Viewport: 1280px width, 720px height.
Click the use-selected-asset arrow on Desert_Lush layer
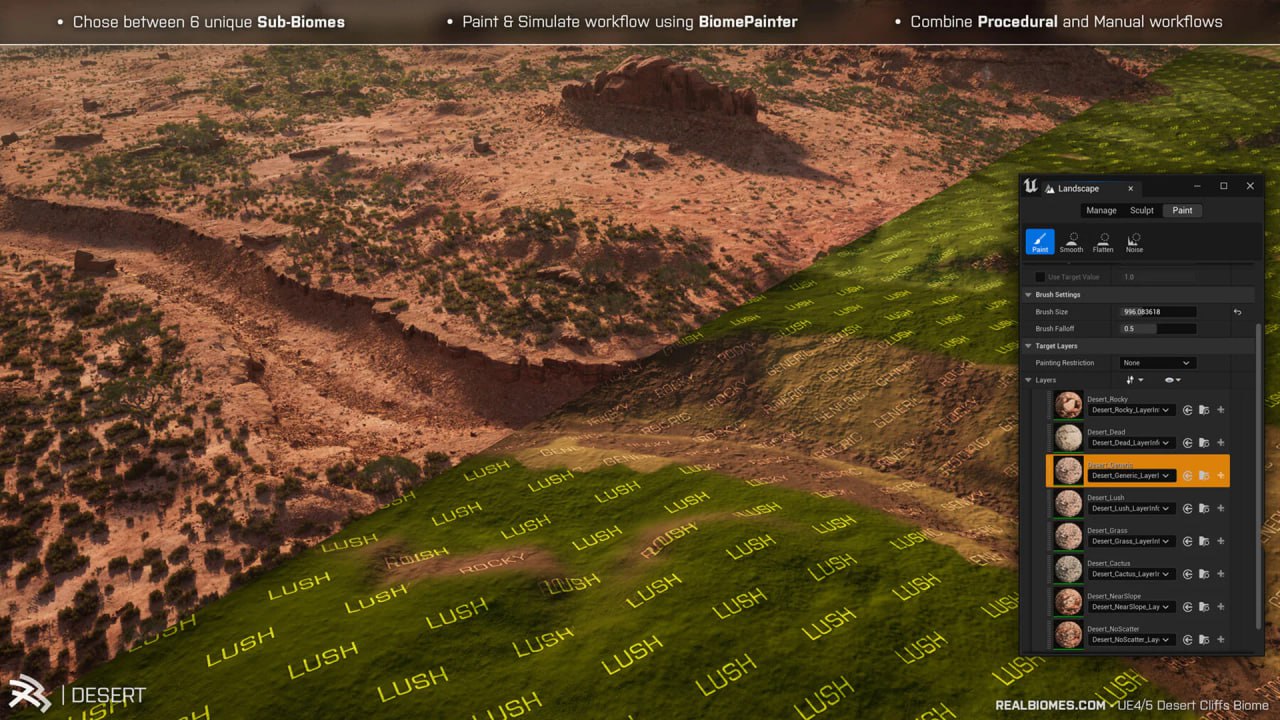[1188, 509]
